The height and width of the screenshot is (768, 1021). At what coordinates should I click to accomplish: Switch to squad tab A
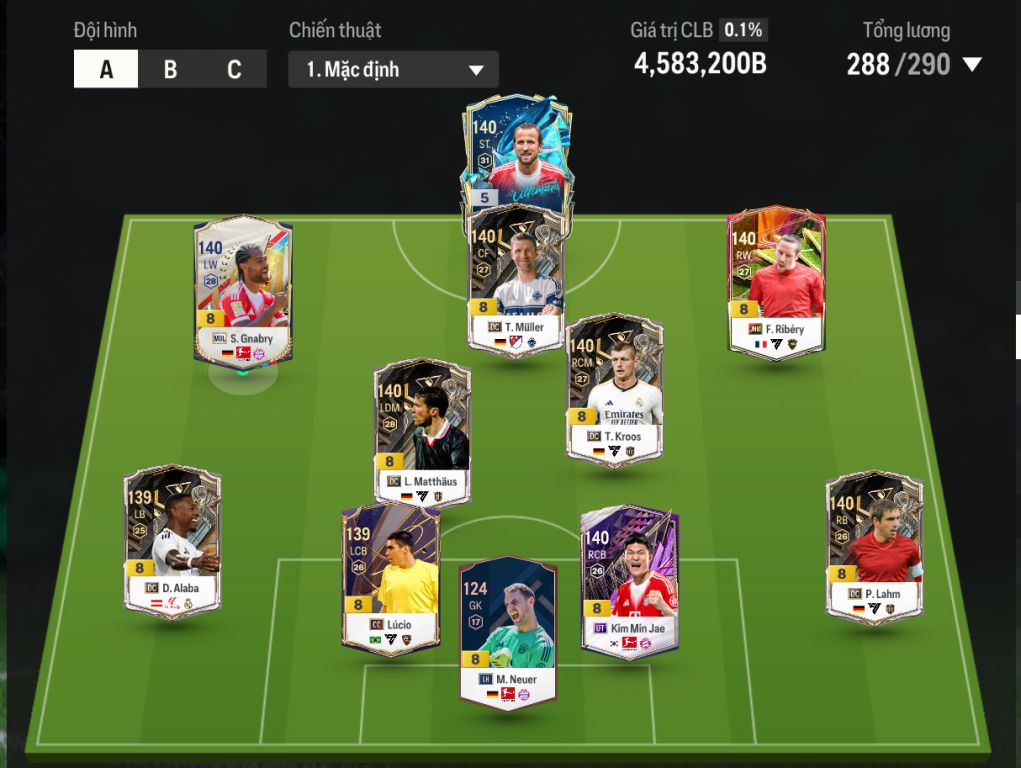(x=106, y=69)
